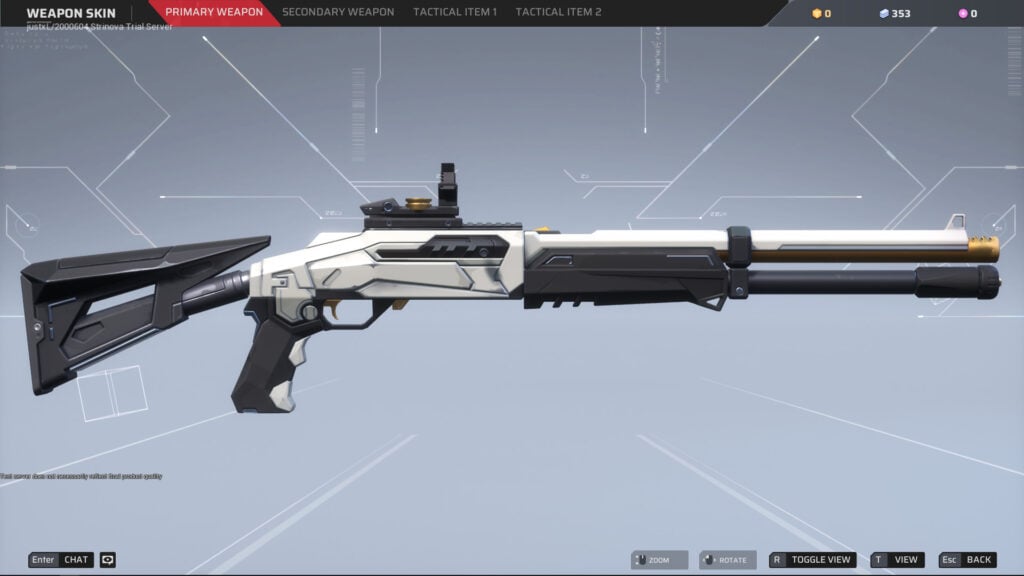Click the Toggle View button
The height and width of the screenshot is (576, 1024).
pos(812,560)
